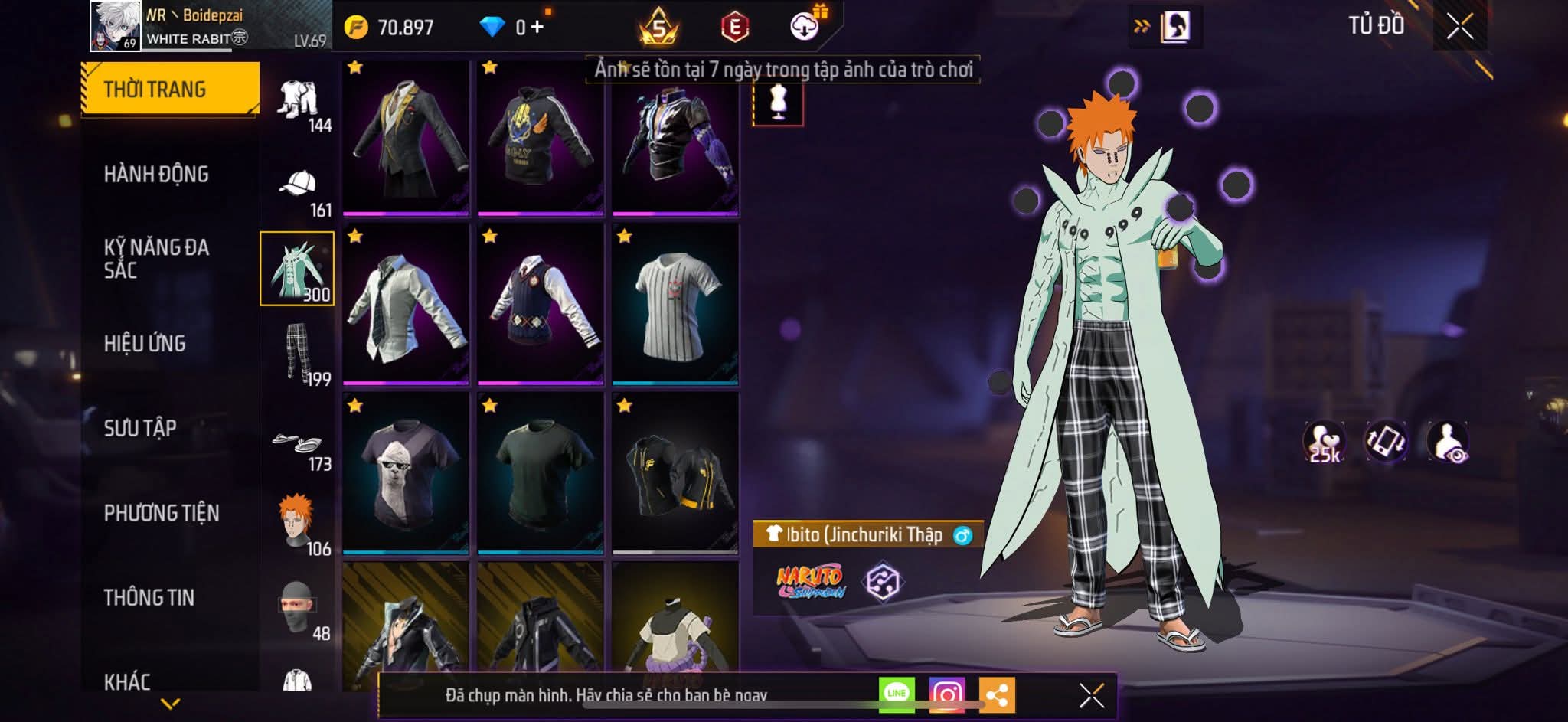Add diamonds with the plus button
Image resolution: width=1568 pixels, height=722 pixels.
[x=537, y=28]
